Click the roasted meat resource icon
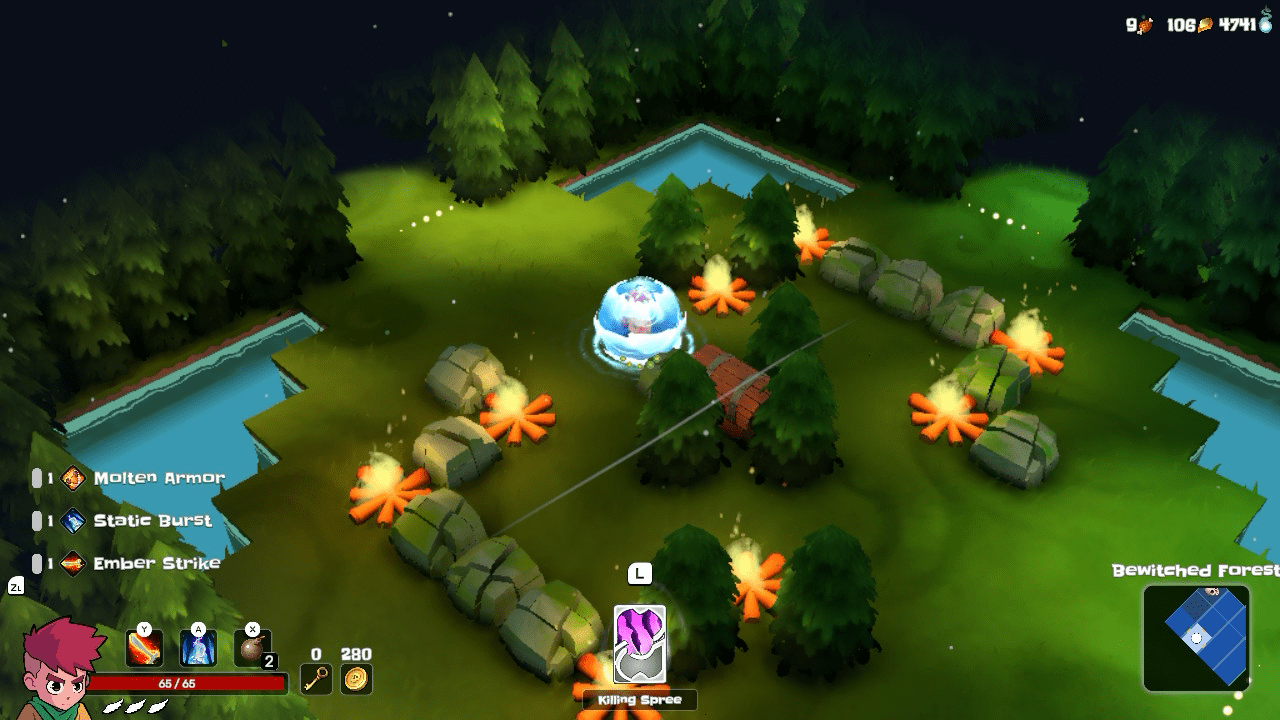This screenshot has width=1280, height=720. pyautogui.click(x=1146, y=25)
